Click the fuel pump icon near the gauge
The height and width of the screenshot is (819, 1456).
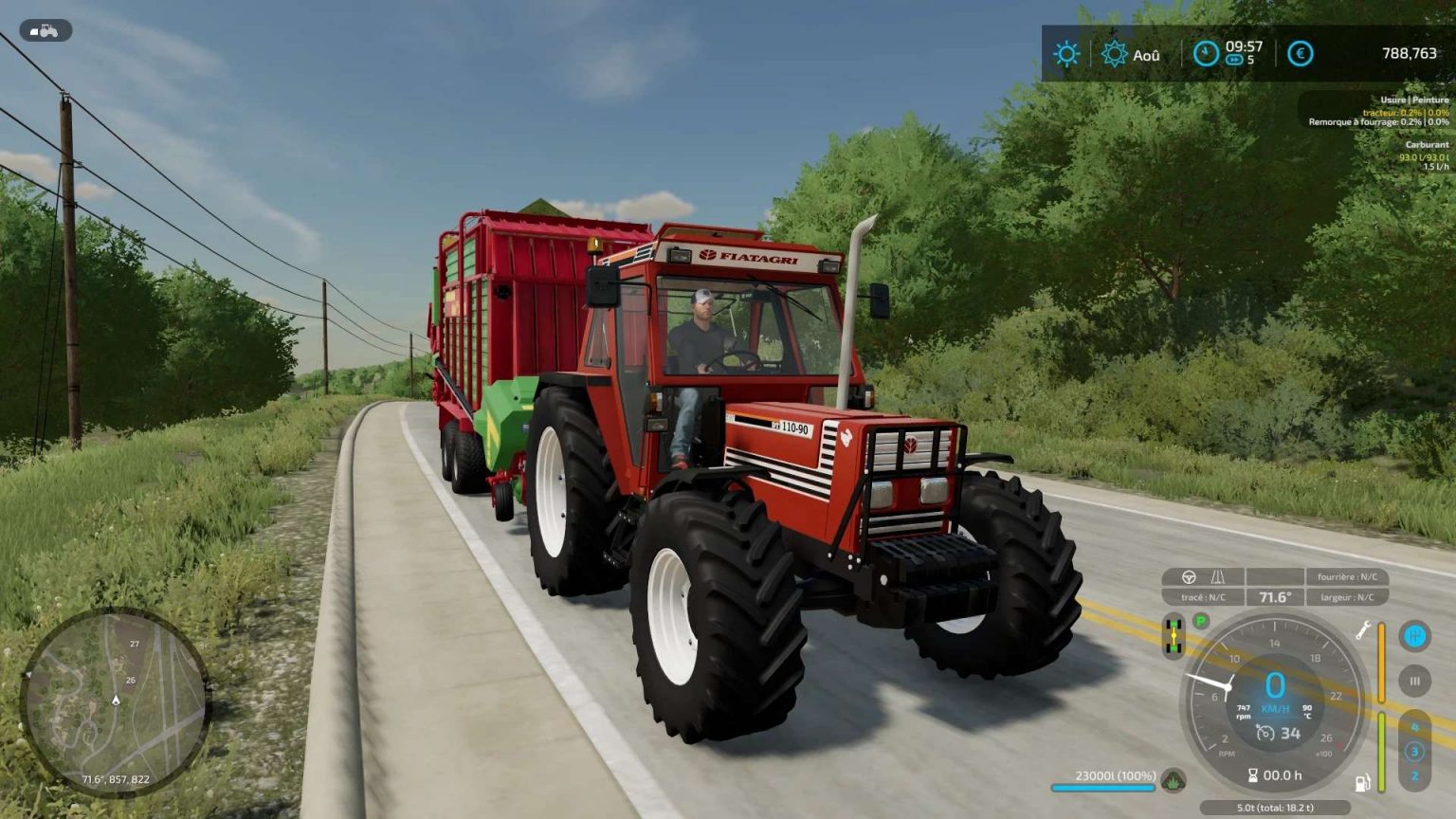(x=1361, y=783)
